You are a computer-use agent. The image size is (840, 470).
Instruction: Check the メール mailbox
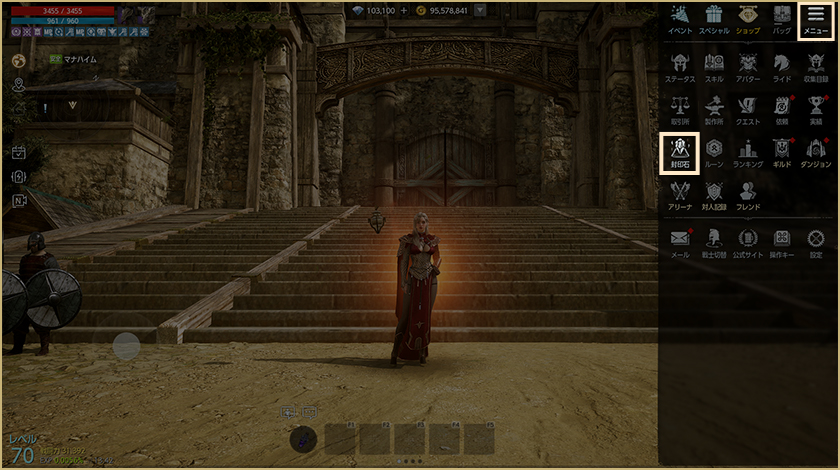coord(680,242)
